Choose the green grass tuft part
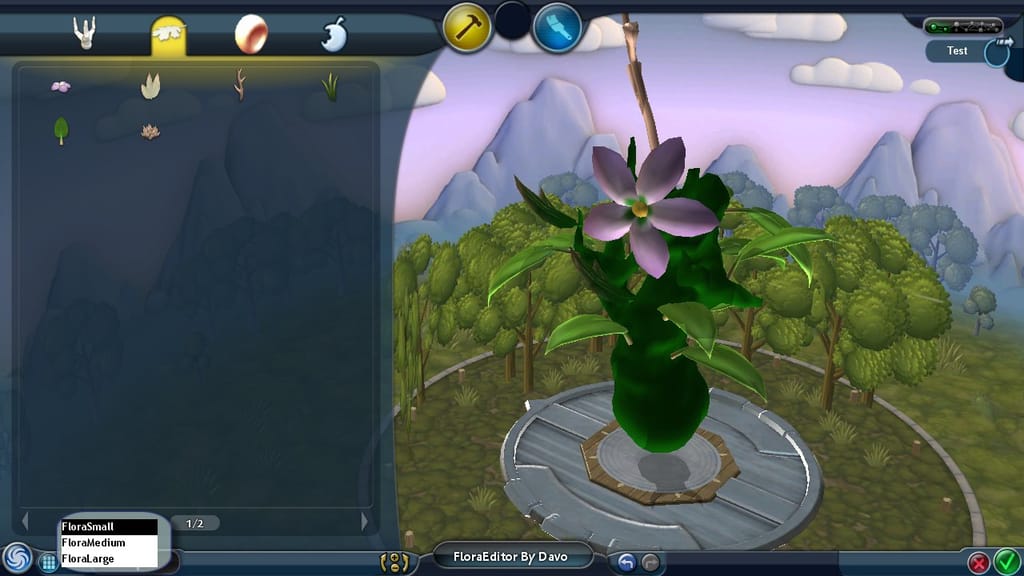Screen dimensions: 1024x576 (329, 87)
